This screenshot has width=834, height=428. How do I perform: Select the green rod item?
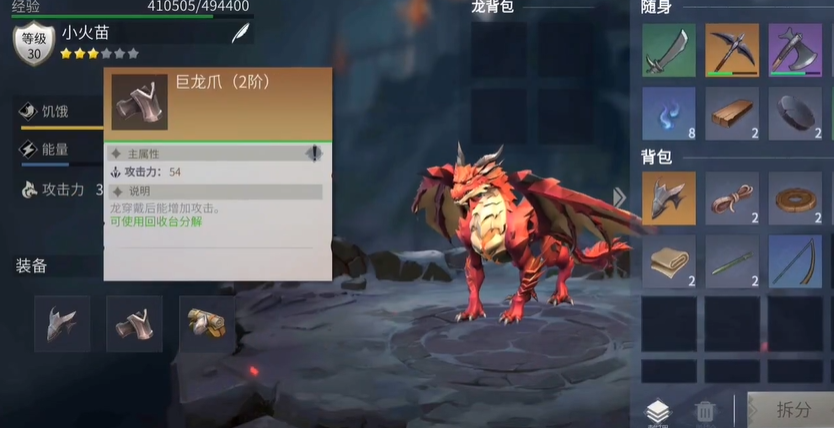(x=732, y=261)
